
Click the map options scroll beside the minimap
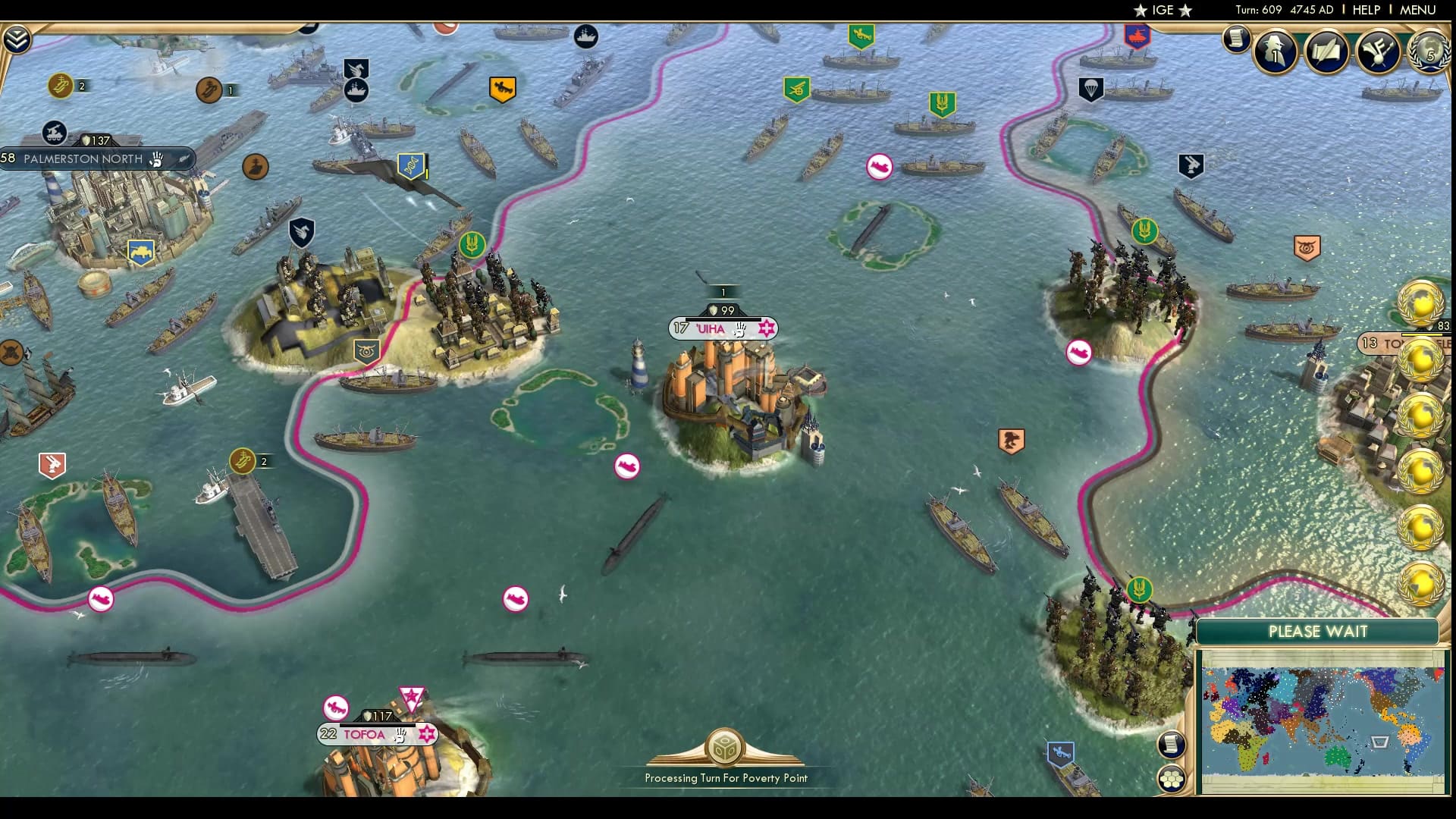click(x=1172, y=745)
